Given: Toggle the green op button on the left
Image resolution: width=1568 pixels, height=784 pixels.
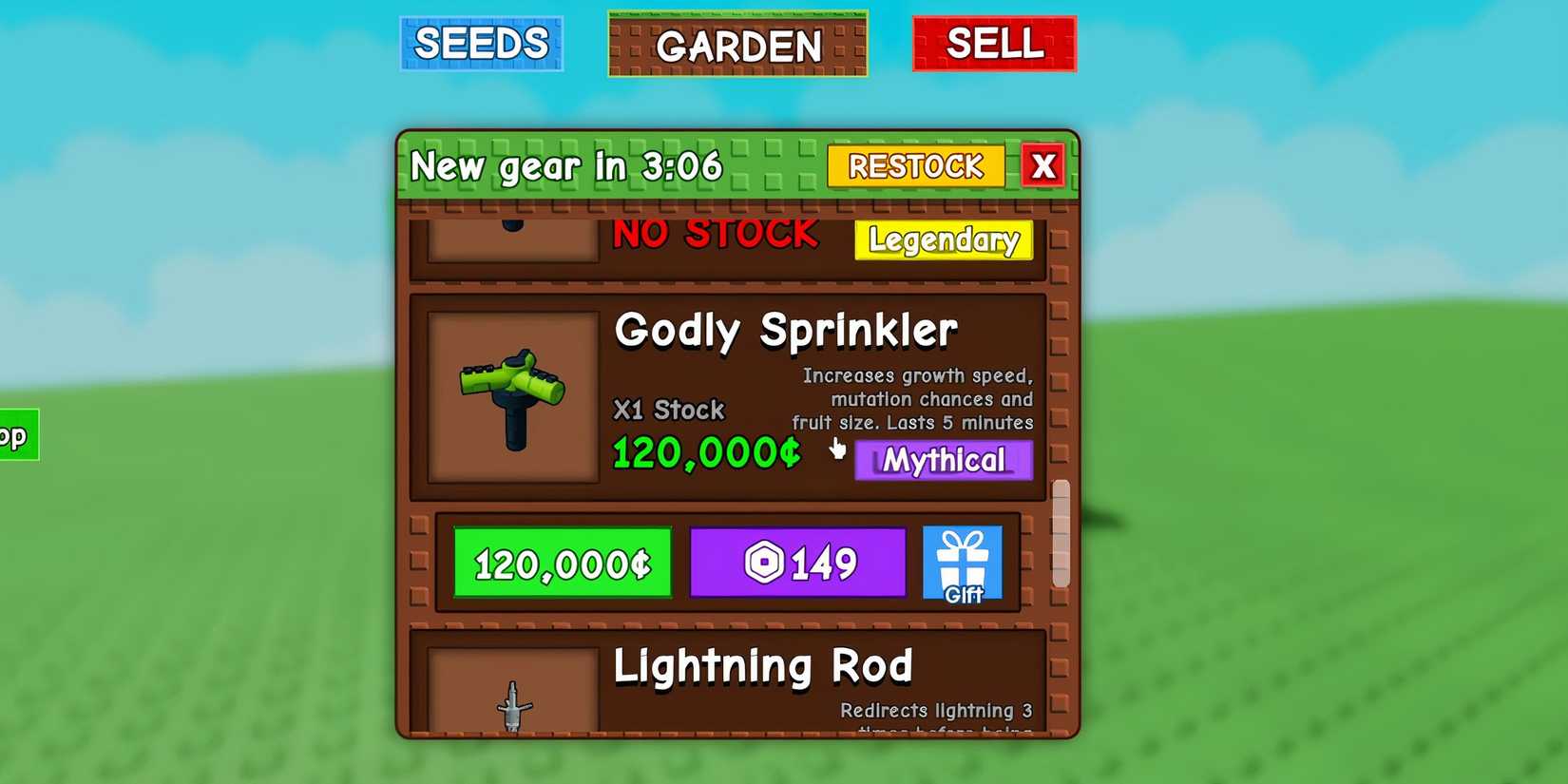Looking at the screenshot, I should (x=17, y=435).
